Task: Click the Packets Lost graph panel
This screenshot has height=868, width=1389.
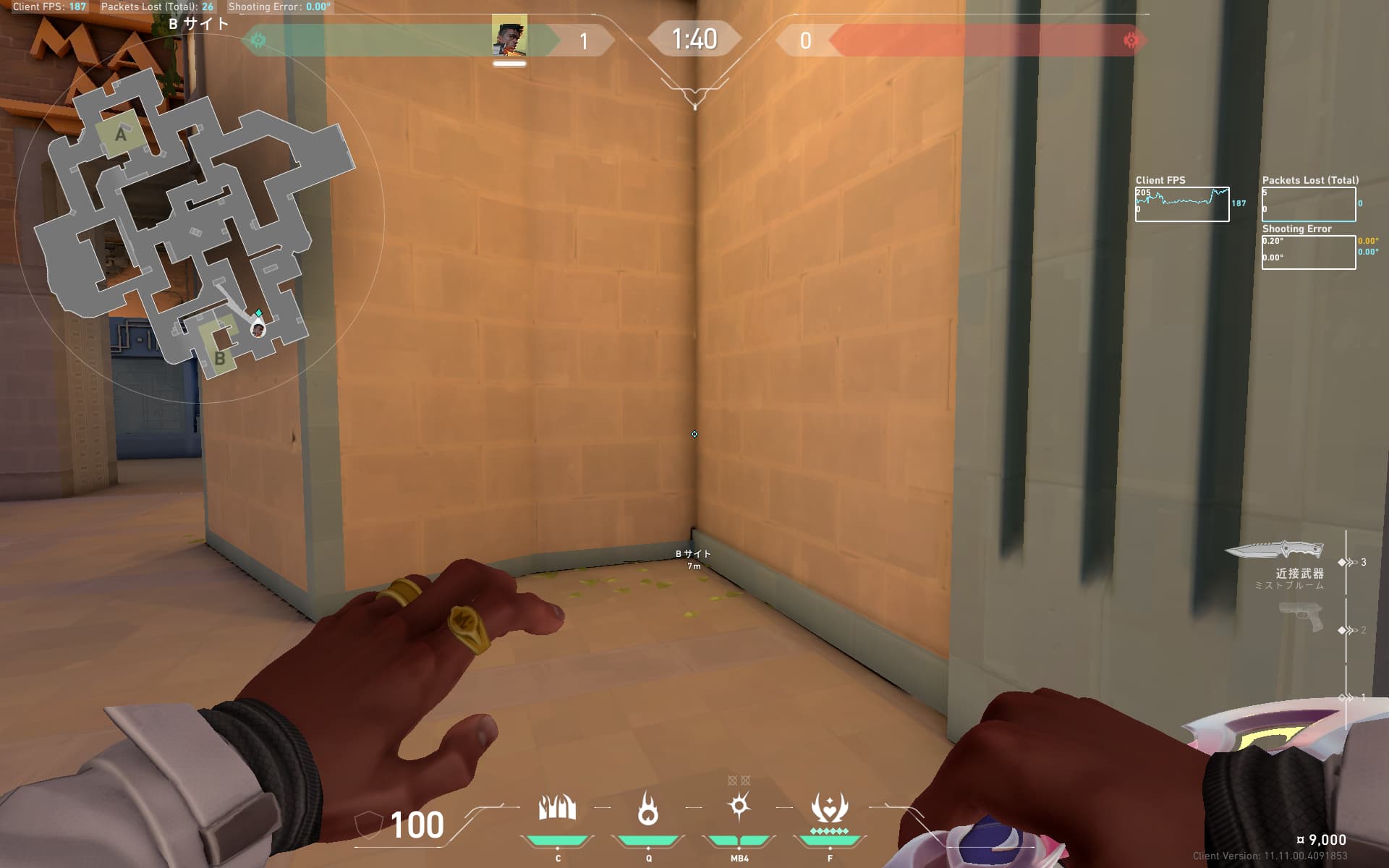Action: click(1308, 204)
